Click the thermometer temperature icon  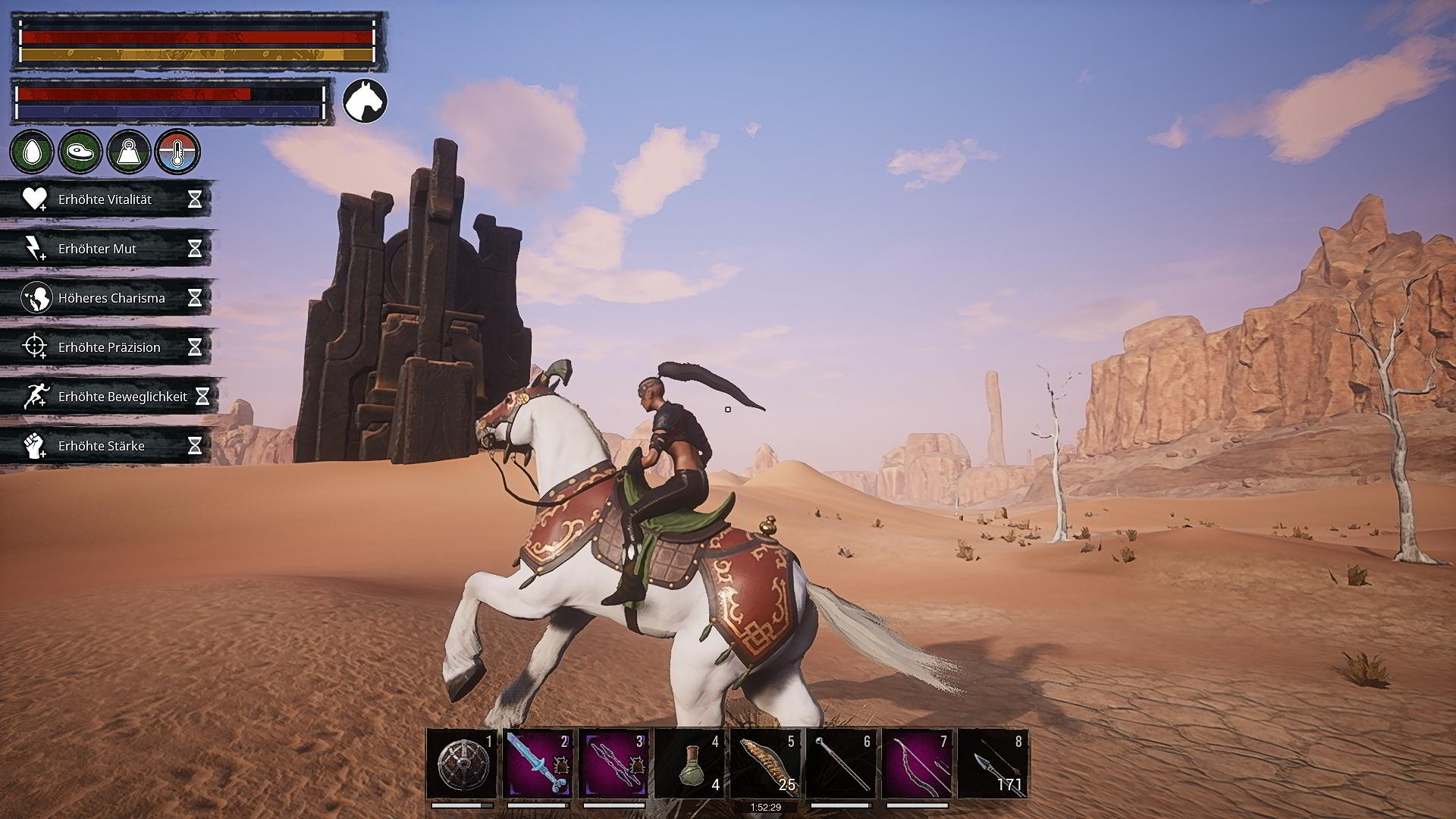[177, 152]
